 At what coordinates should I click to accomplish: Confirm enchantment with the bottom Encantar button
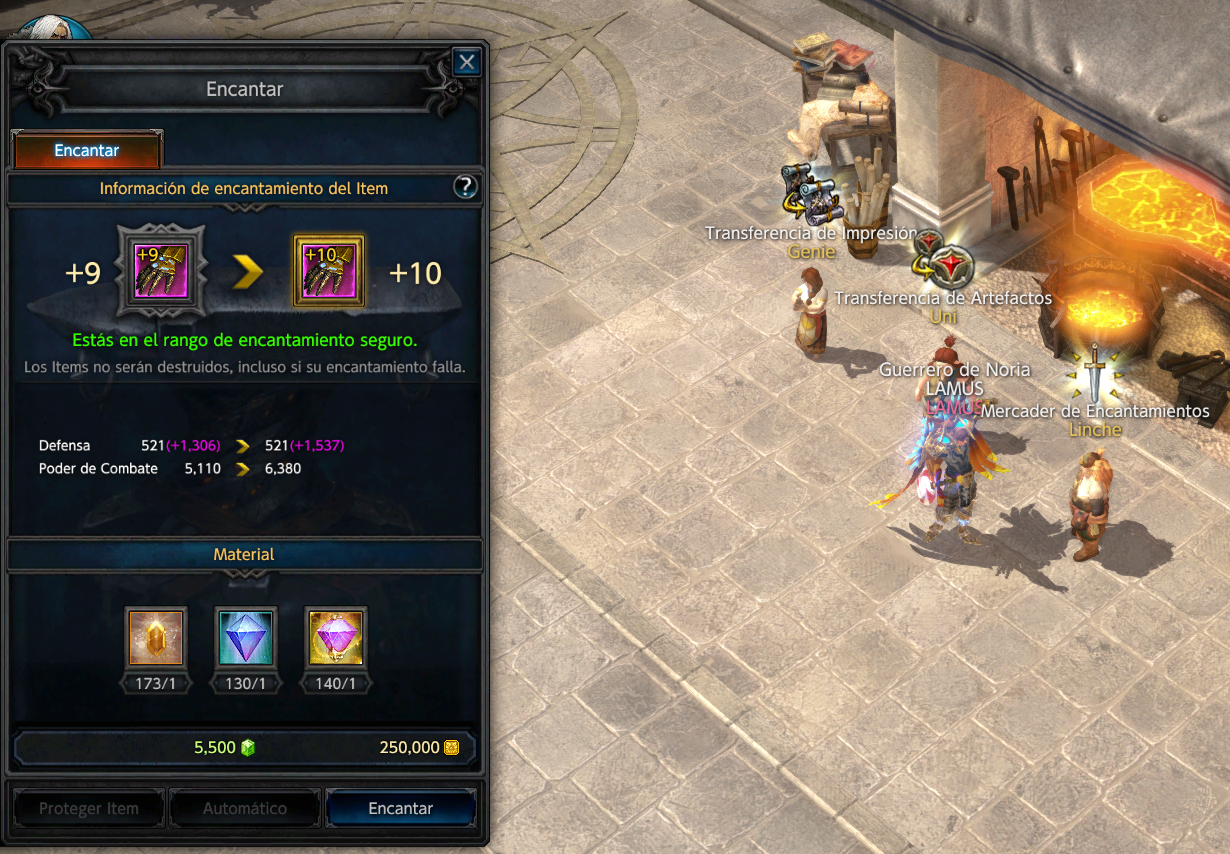(401, 808)
